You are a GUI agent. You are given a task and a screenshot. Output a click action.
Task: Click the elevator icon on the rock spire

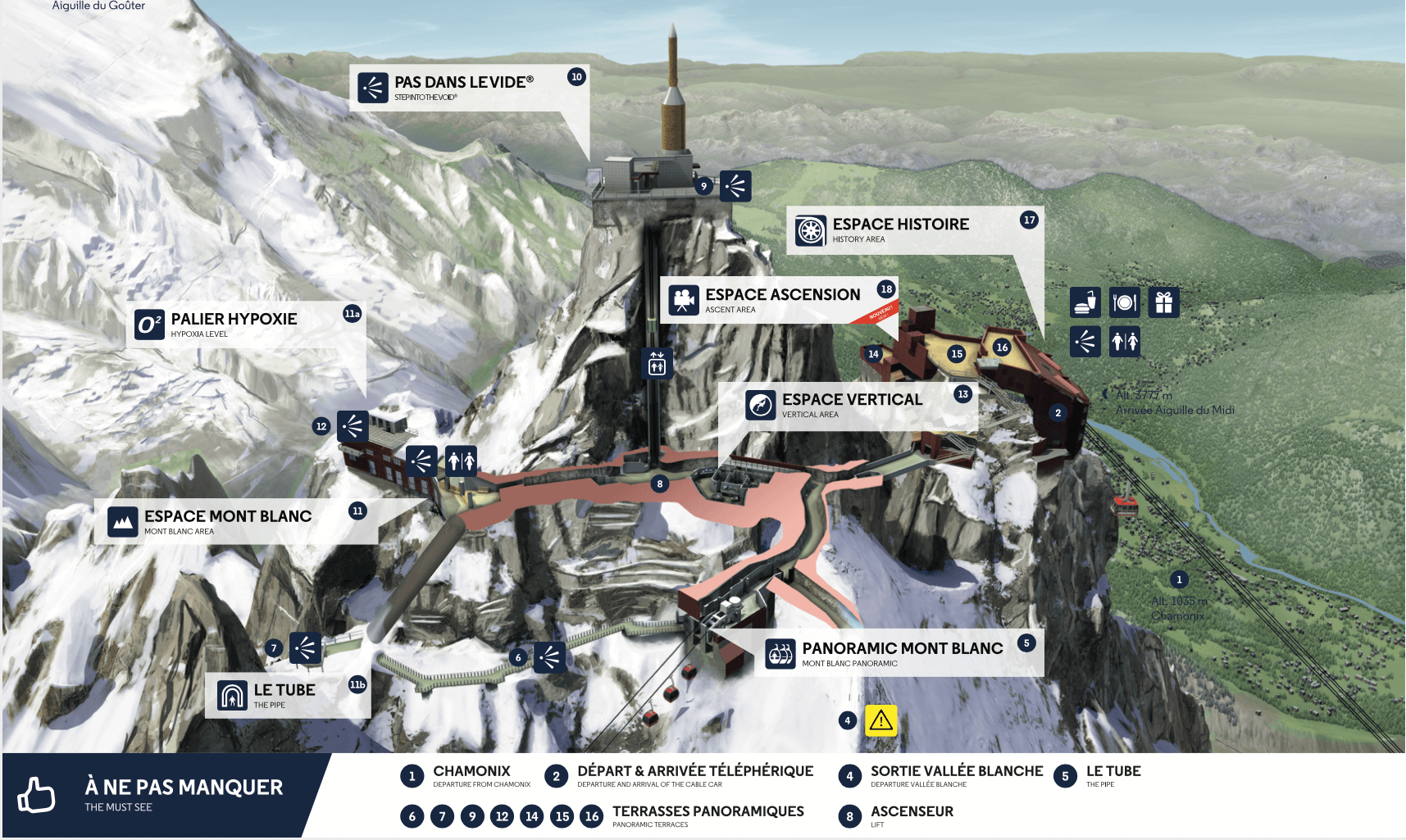point(657,363)
